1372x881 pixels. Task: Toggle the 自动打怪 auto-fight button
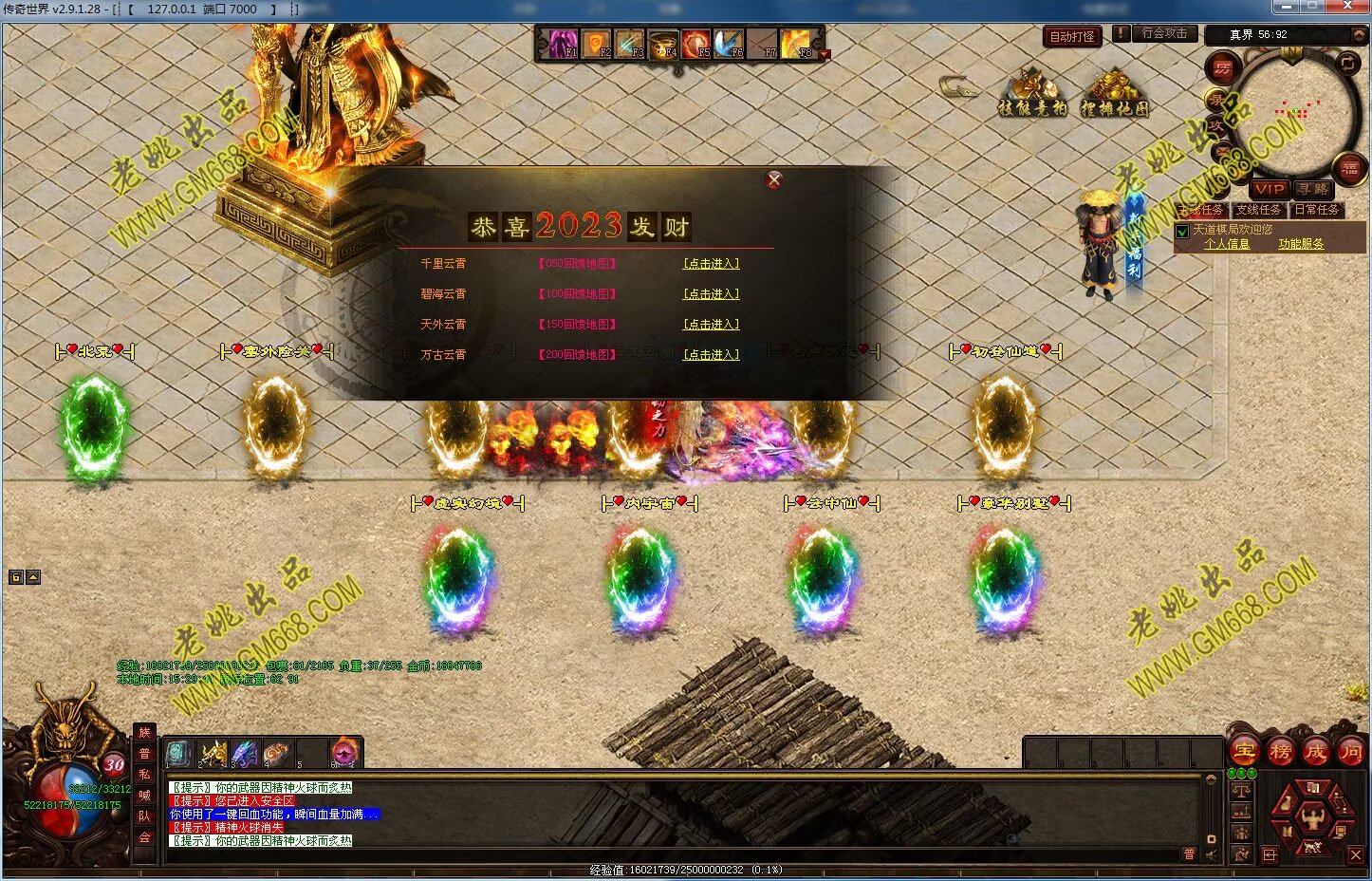click(1072, 37)
